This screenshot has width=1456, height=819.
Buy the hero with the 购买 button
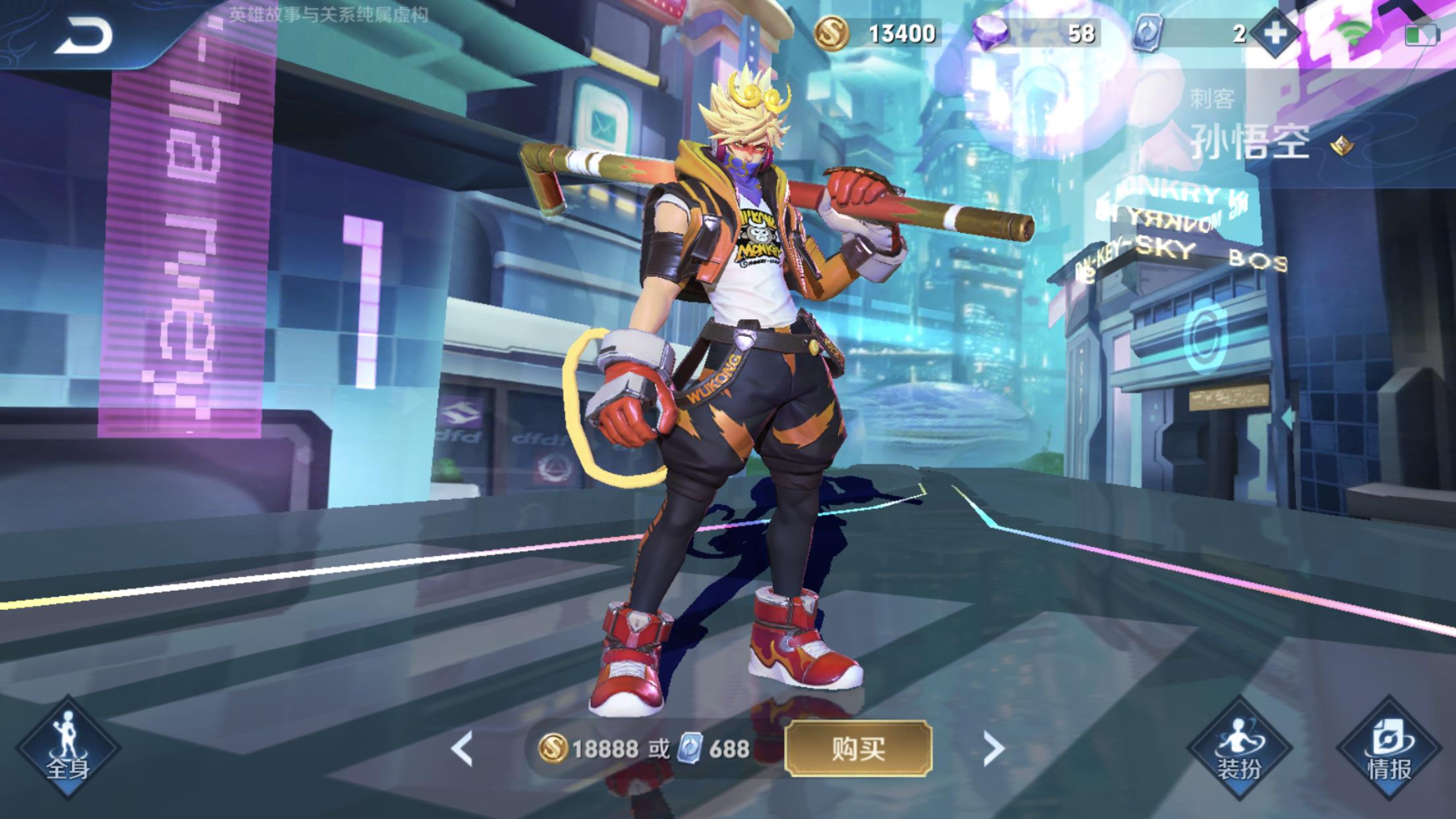point(858,748)
